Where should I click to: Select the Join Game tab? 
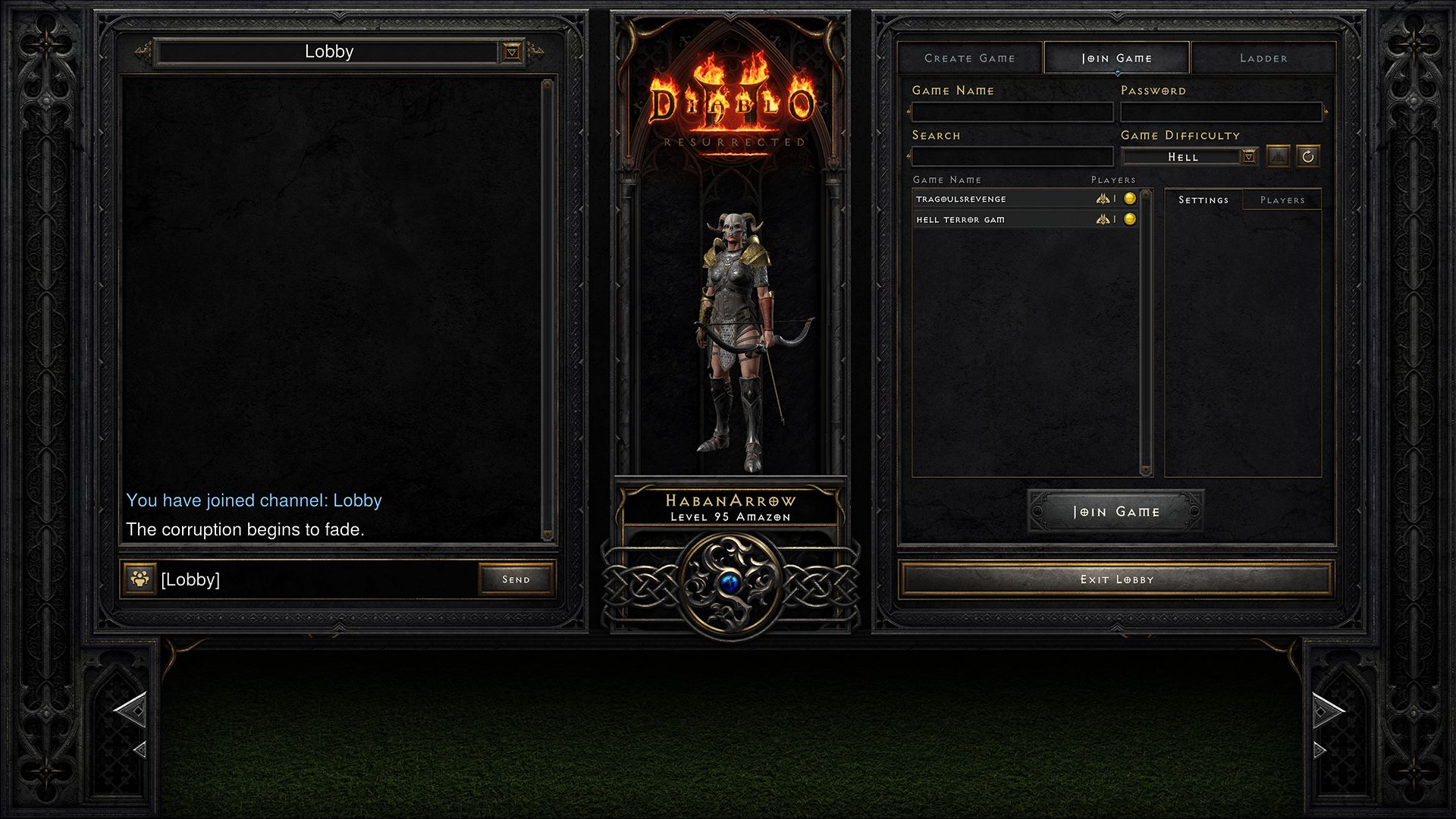[x=1116, y=58]
